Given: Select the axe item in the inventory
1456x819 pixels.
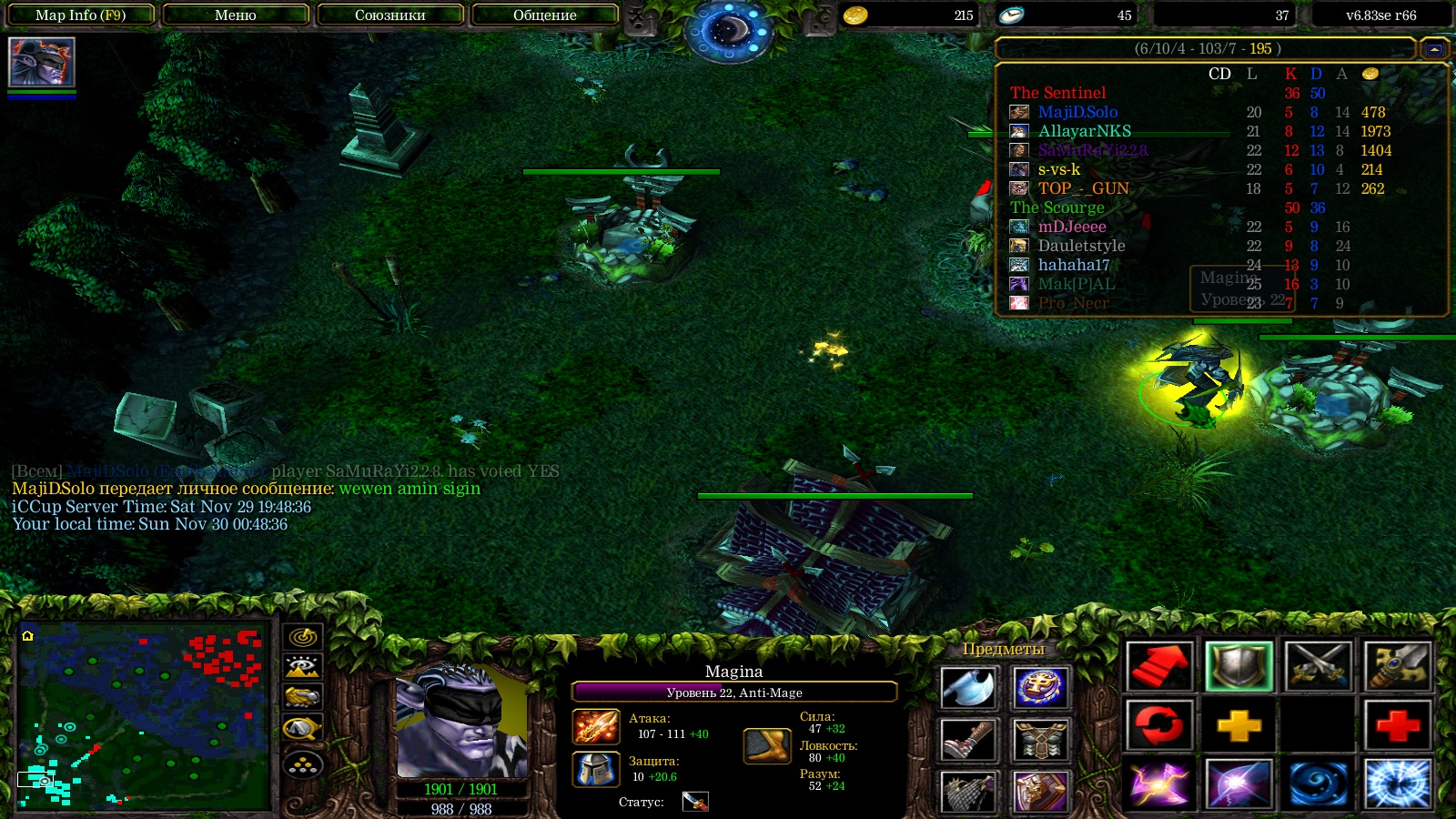Looking at the screenshot, I should (967, 688).
